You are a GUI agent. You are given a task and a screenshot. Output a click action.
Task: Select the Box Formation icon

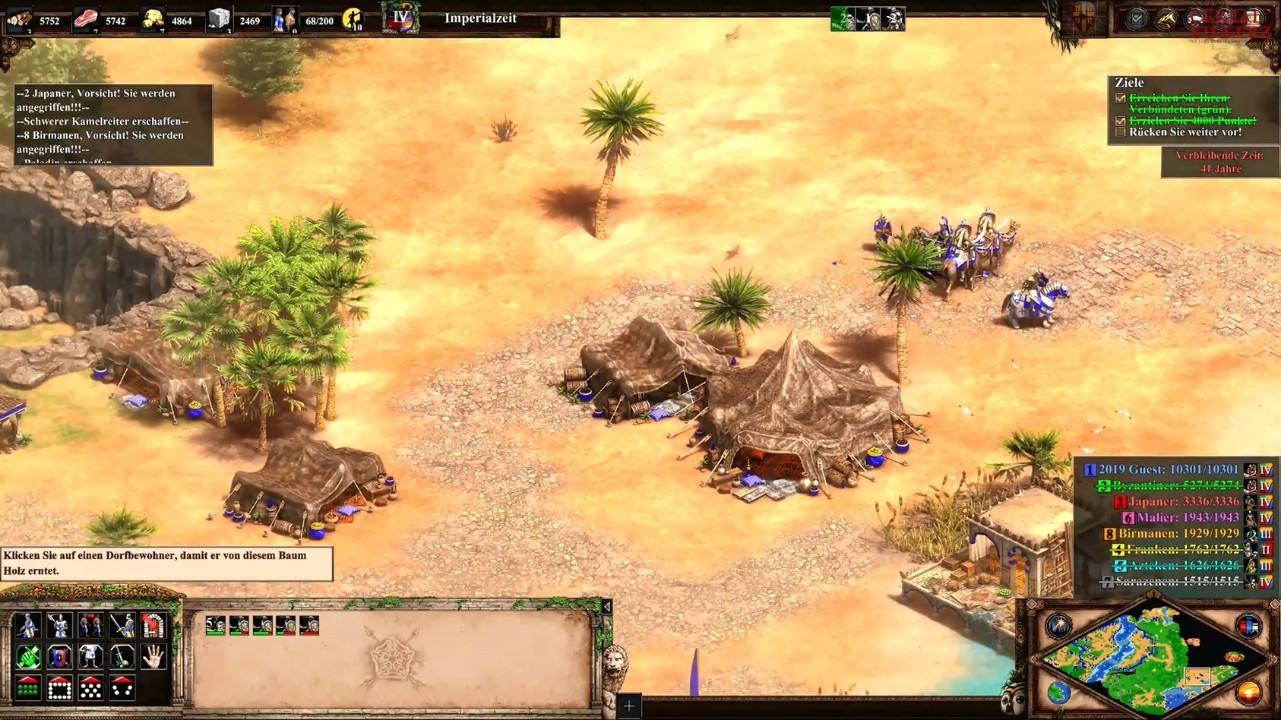pyautogui.click(x=58, y=688)
